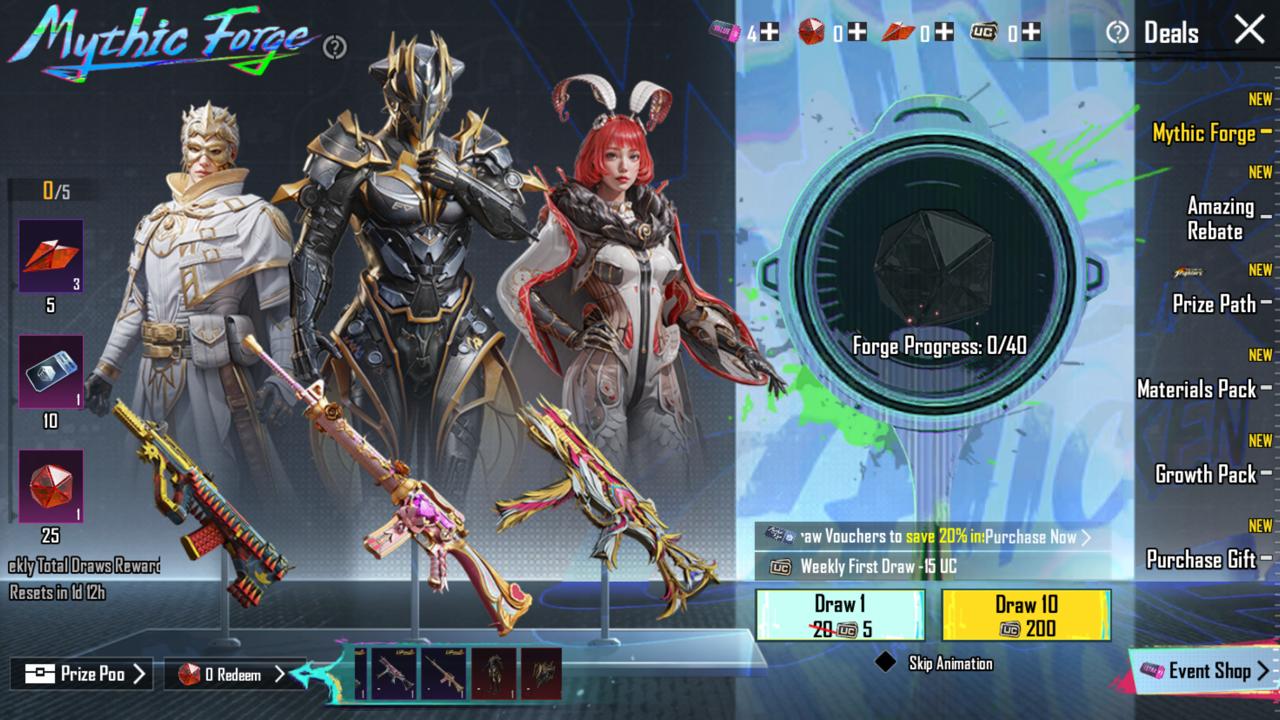Viewport: 1280px width, 720px height.
Task: Open the Purchase Gift tab
Action: click(1201, 560)
